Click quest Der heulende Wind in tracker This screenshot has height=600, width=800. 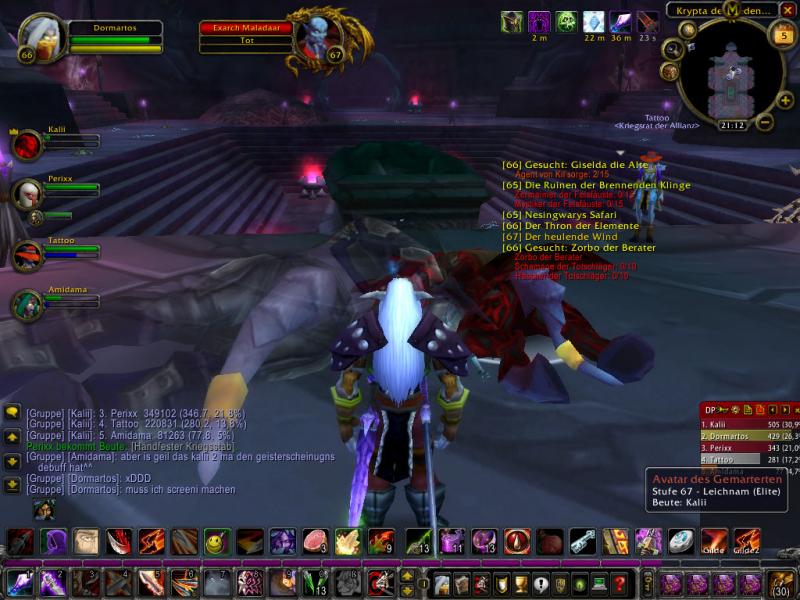coord(560,237)
